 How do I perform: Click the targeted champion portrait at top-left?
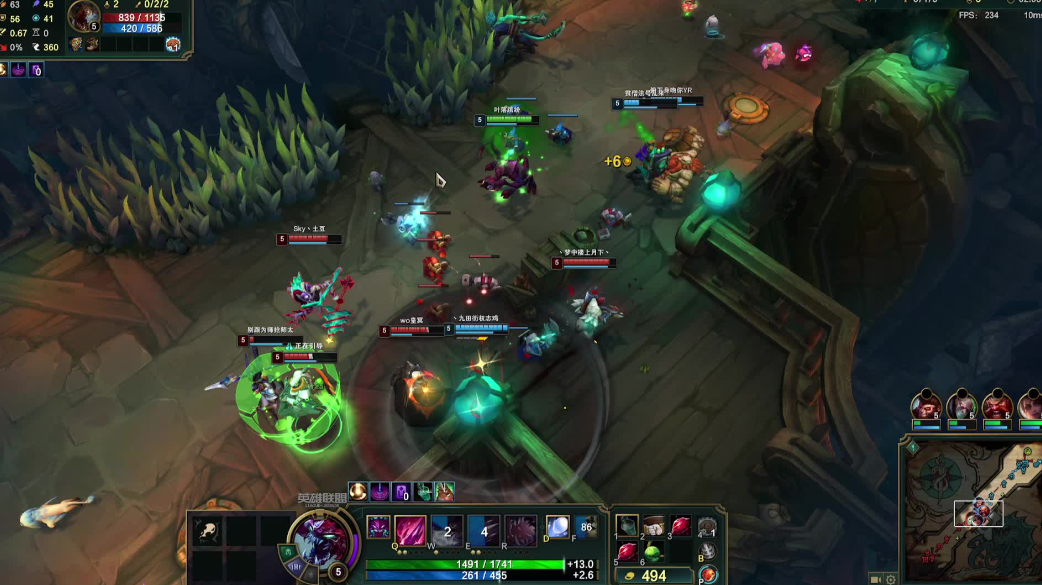coord(84,16)
